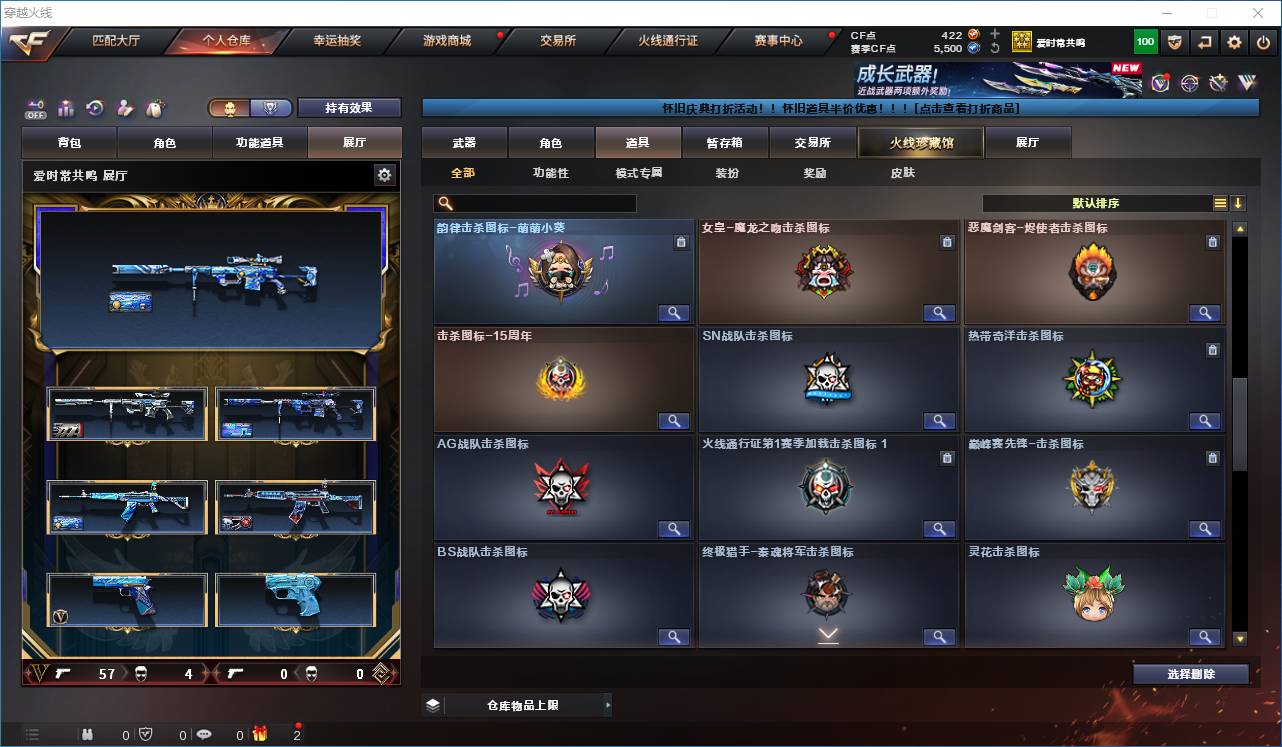Click the power exit icon at top right
The height and width of the screenshot is (747, 1282).
tap(1264, 41)
